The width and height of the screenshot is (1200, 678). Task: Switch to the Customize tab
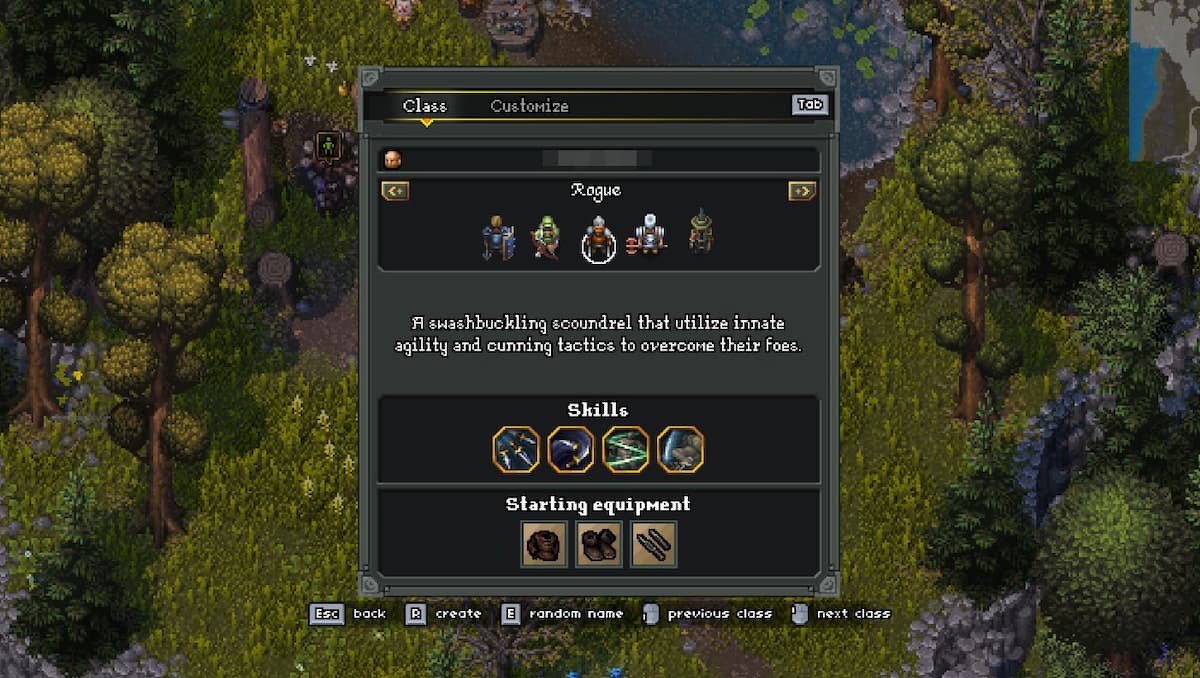529,106
